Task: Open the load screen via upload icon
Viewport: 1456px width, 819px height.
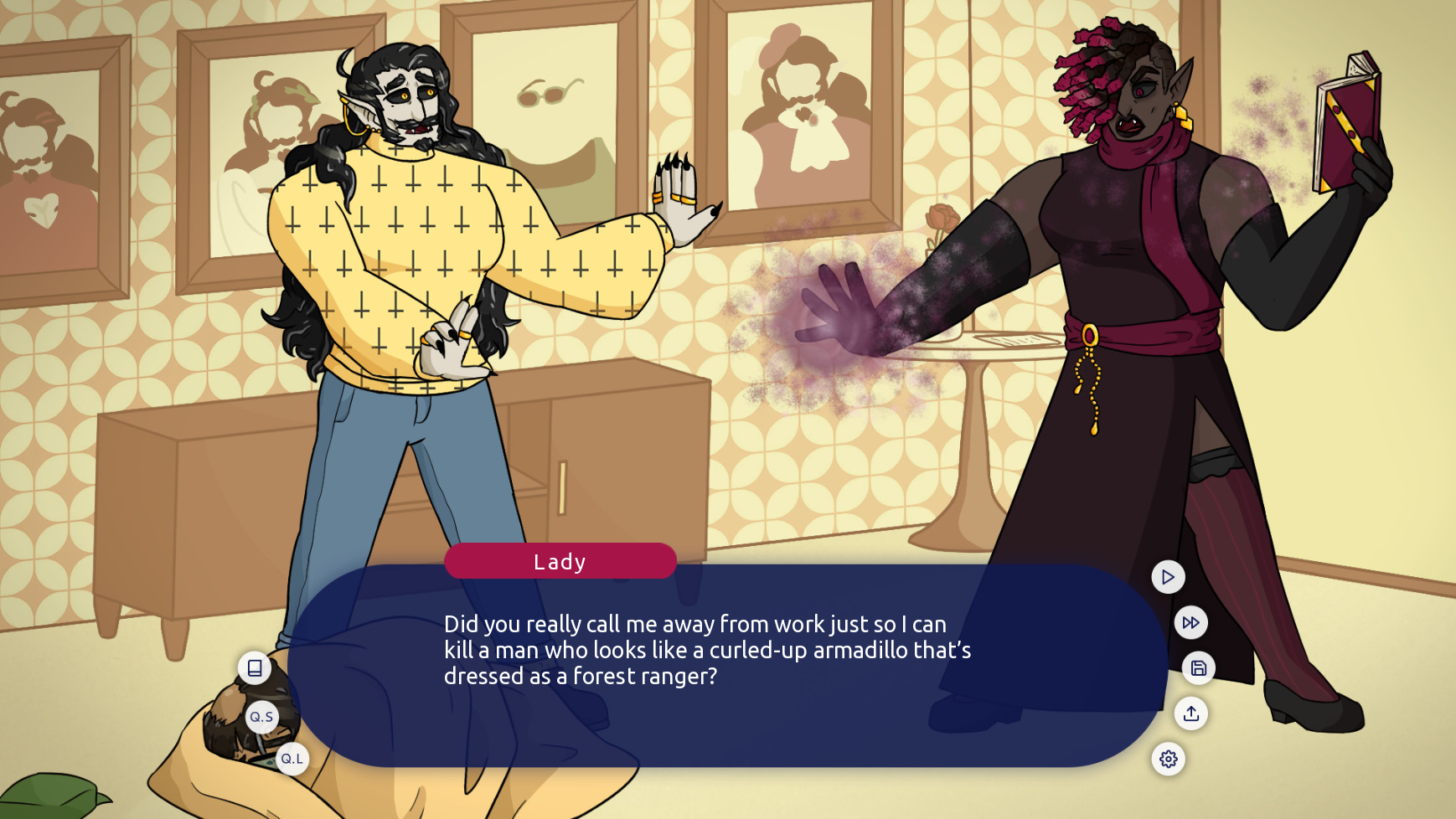Action: [1191, 714]
